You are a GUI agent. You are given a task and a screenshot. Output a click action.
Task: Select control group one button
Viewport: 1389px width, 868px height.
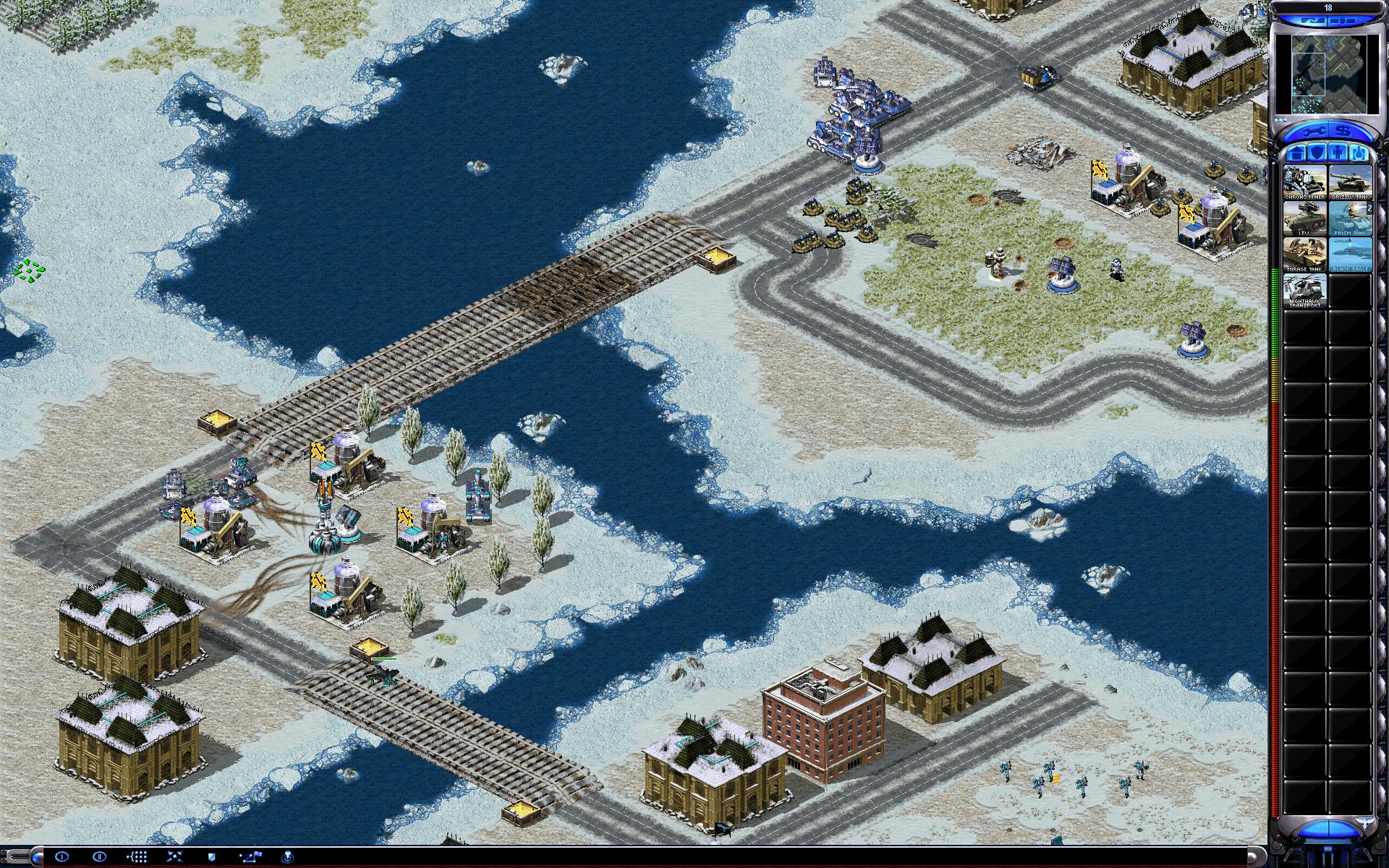click(61, 856)
